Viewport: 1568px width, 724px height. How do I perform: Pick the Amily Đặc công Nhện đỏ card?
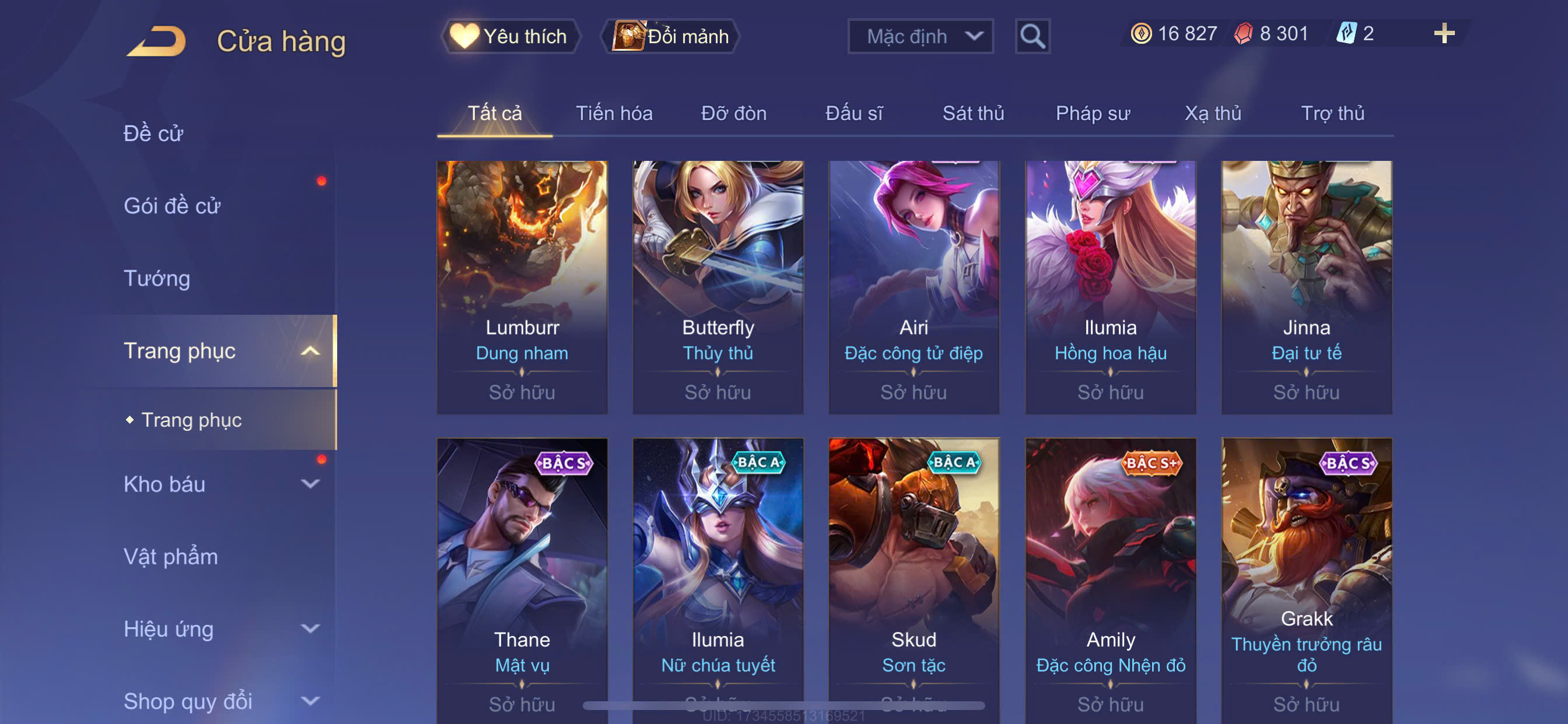[x=1109, y=578]
